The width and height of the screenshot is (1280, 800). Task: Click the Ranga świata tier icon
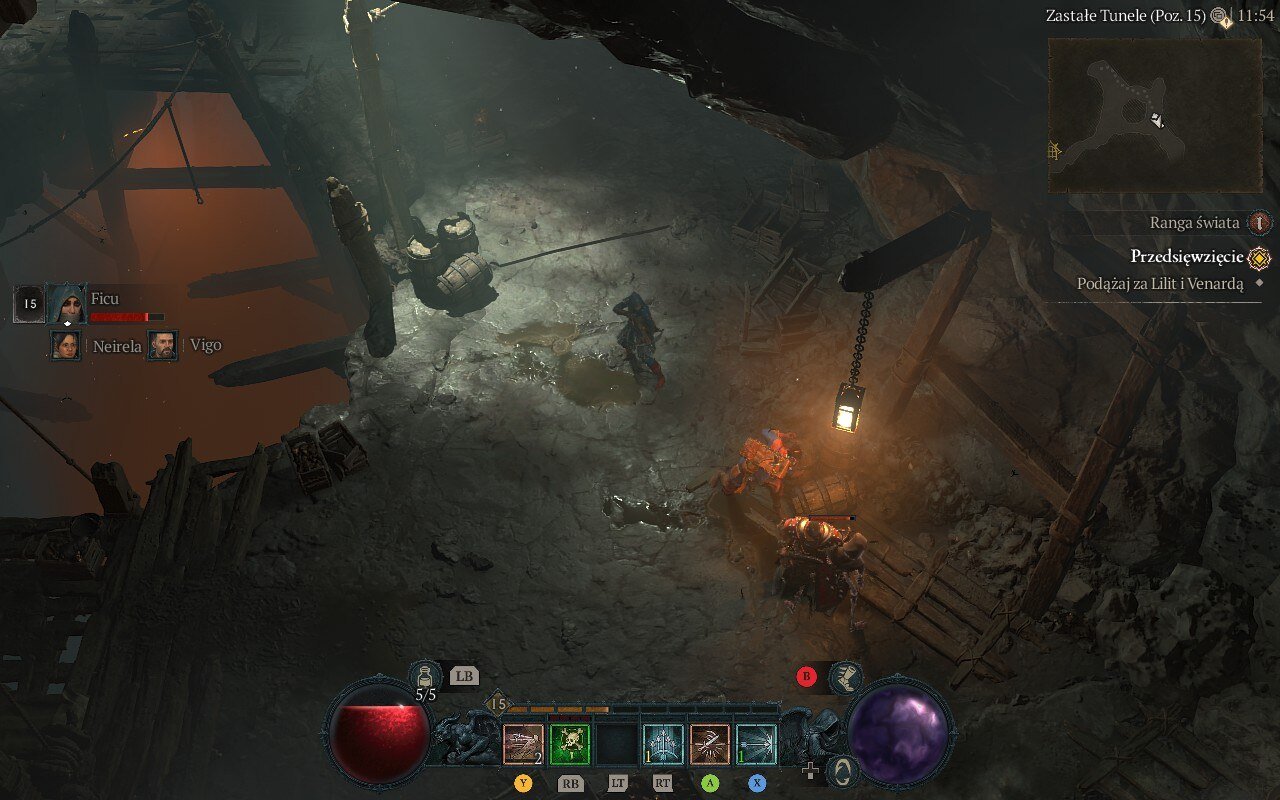pyautogui.click(x=1261, y=223)
